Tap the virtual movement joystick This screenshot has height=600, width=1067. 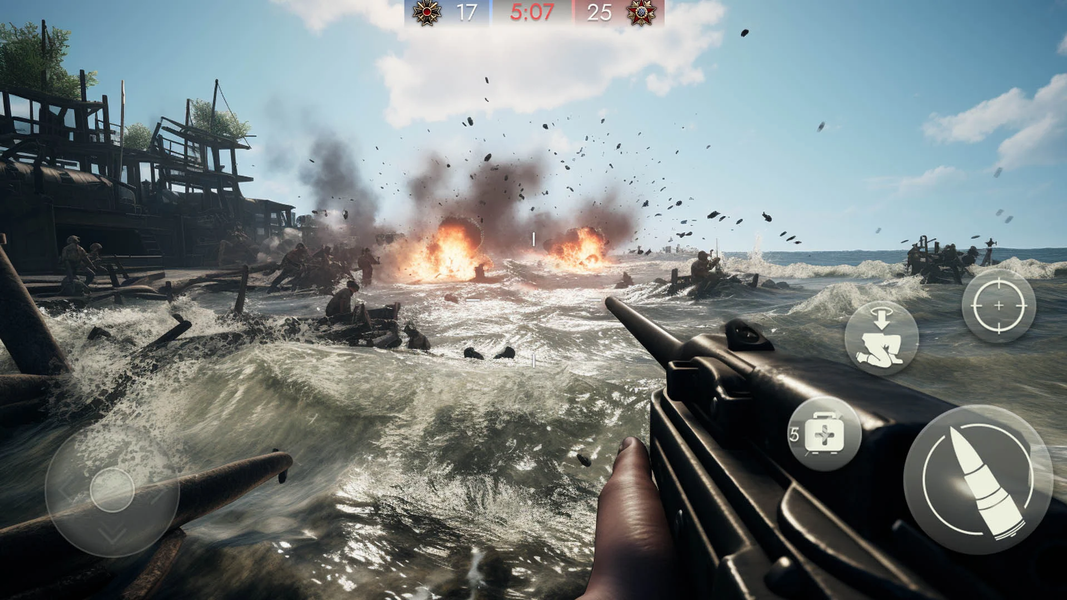point(112,490)
